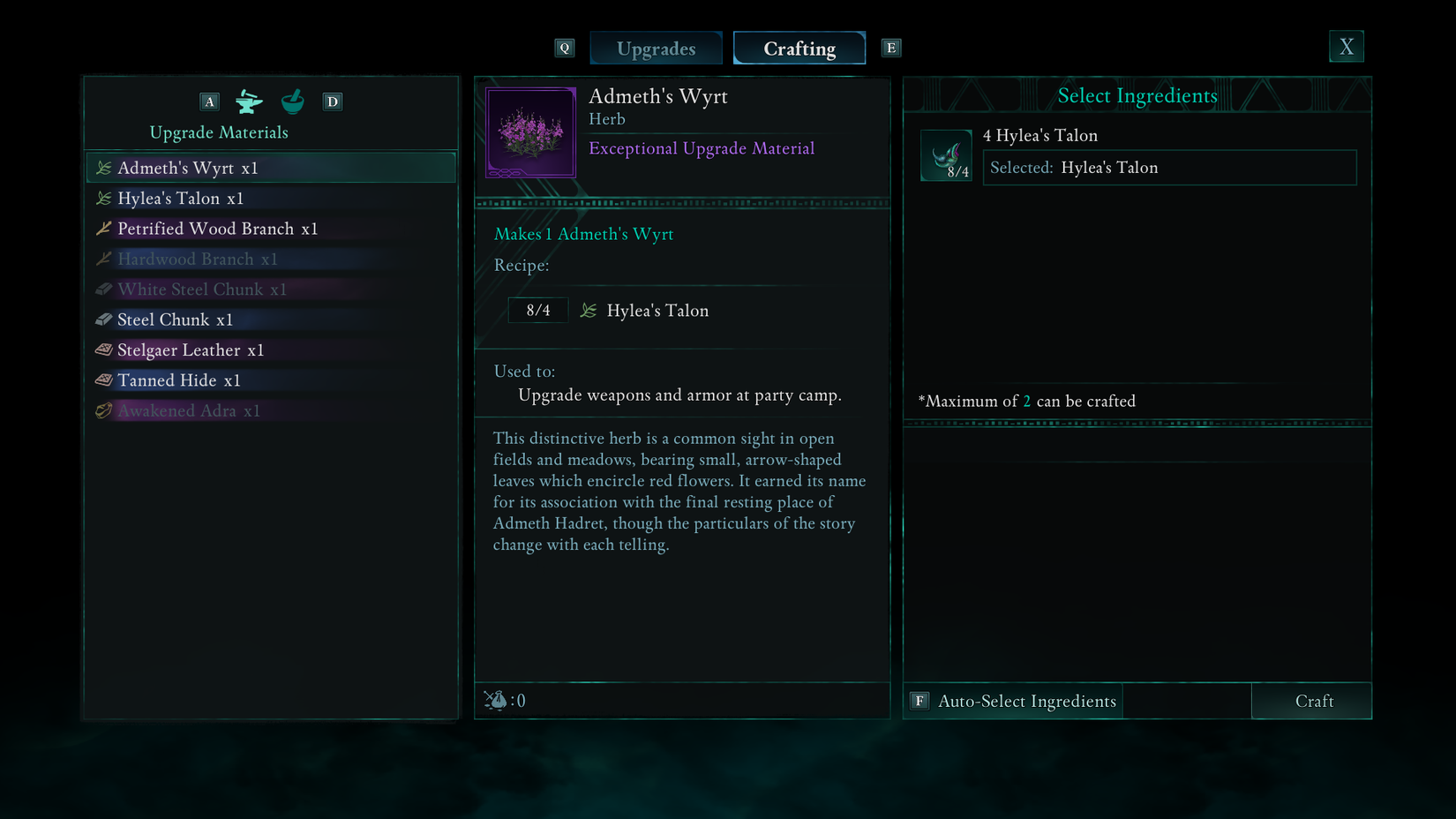Viewport: 1456px width, 819px height.
Task: Click the E key icon beside Crafting
Action: click(x=891, y=48)
